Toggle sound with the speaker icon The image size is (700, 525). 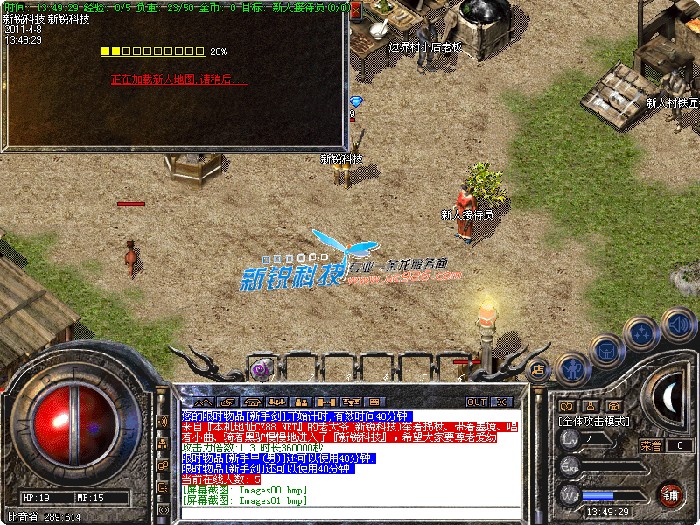point(678,325)
